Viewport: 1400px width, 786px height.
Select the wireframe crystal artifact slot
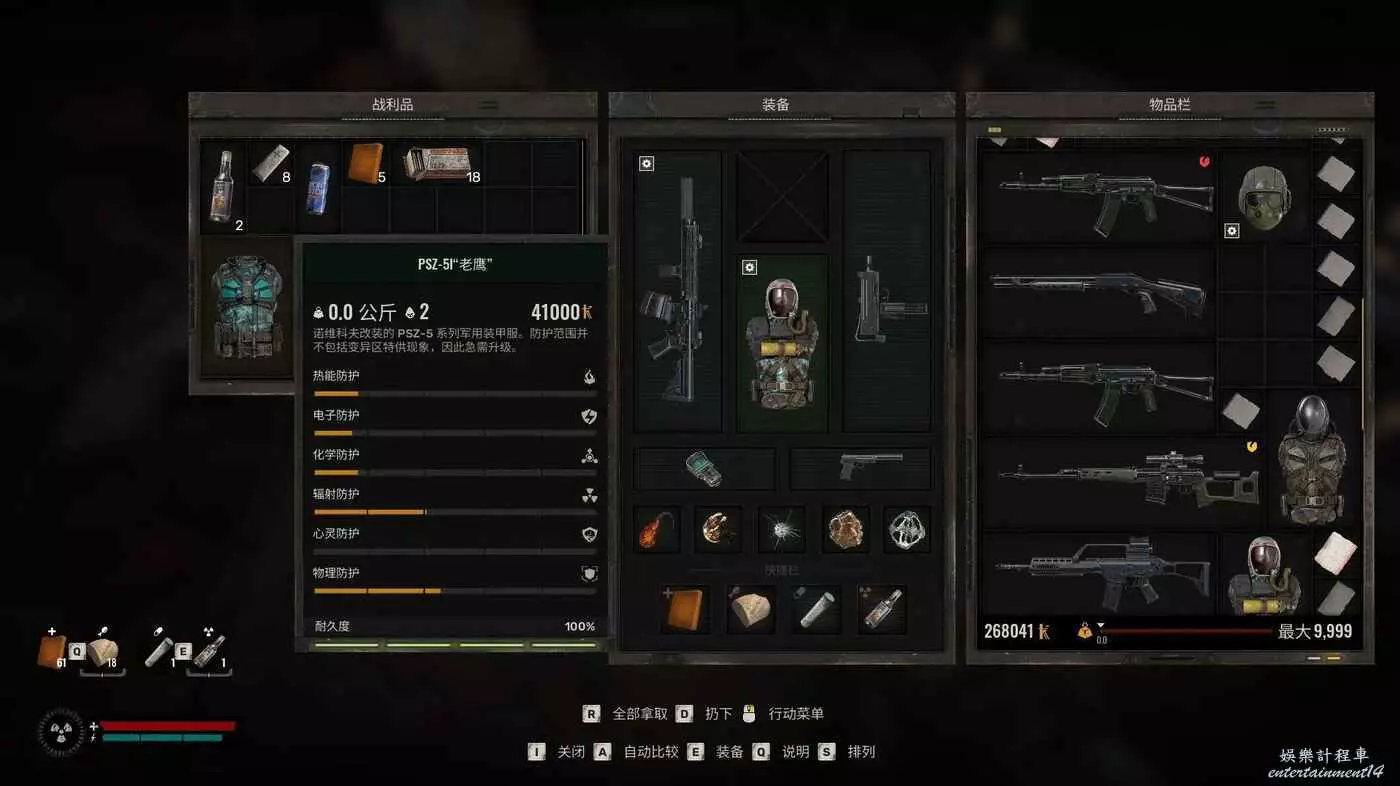click(907, 529)
